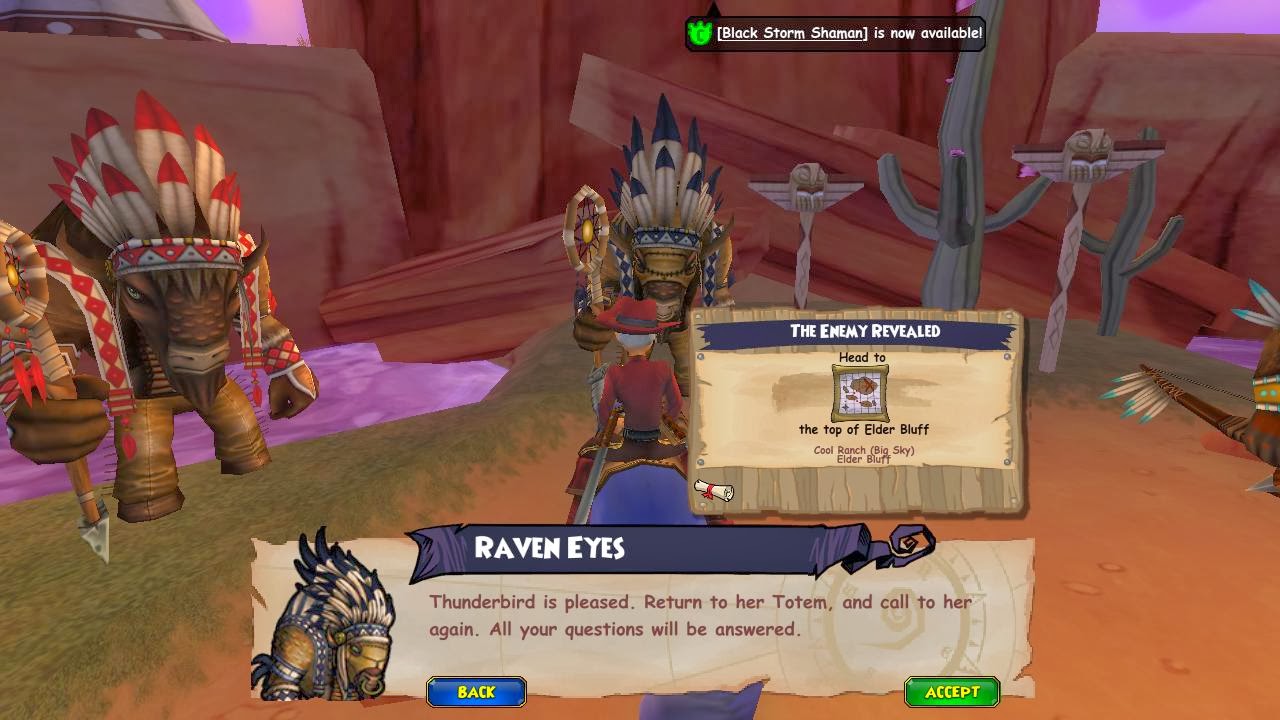Click the Elder Bluff map icon
This screenshot has width=1280, height=720.
point(860,393)
